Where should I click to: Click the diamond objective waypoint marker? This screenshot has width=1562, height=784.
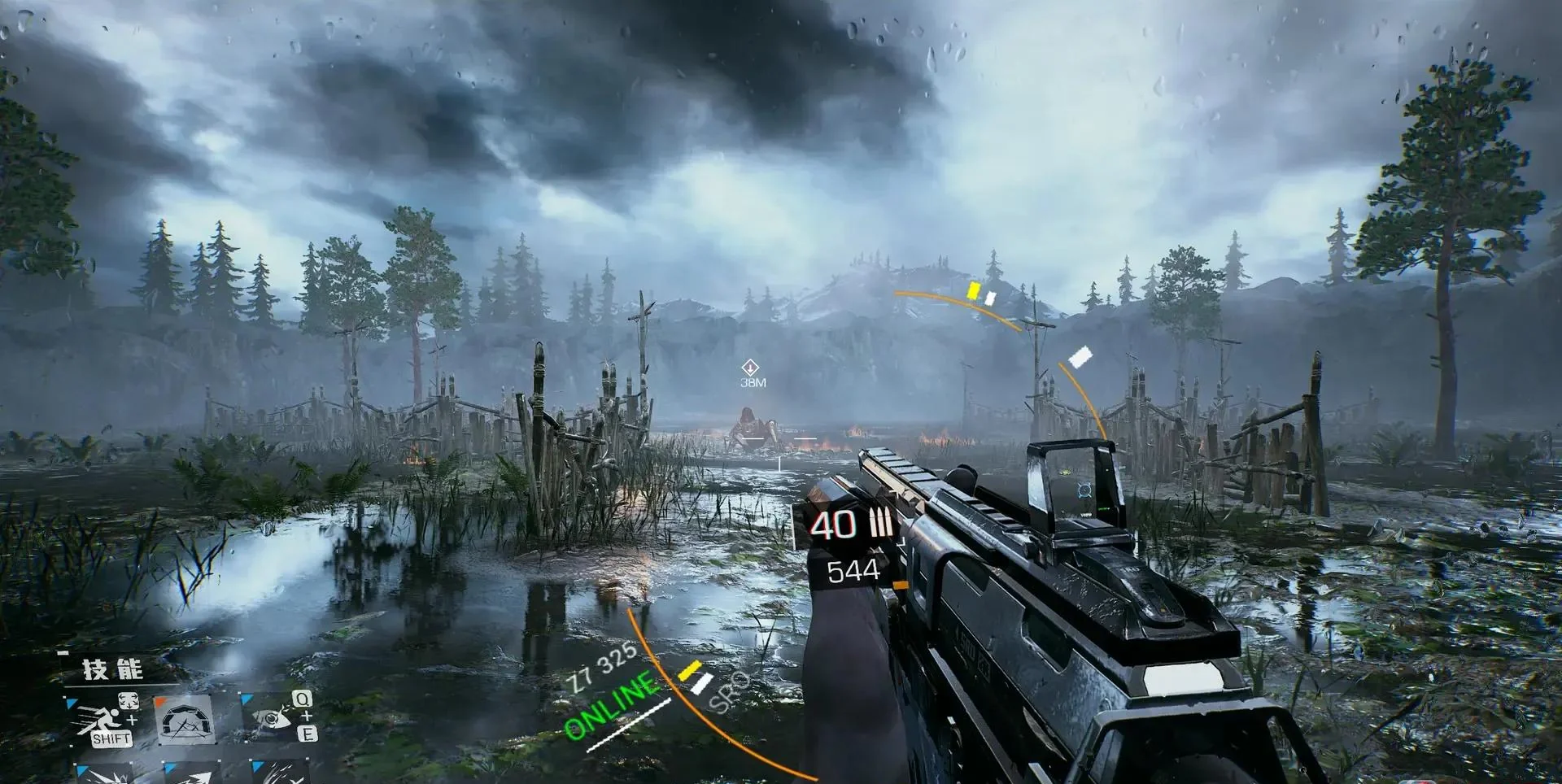750,368
